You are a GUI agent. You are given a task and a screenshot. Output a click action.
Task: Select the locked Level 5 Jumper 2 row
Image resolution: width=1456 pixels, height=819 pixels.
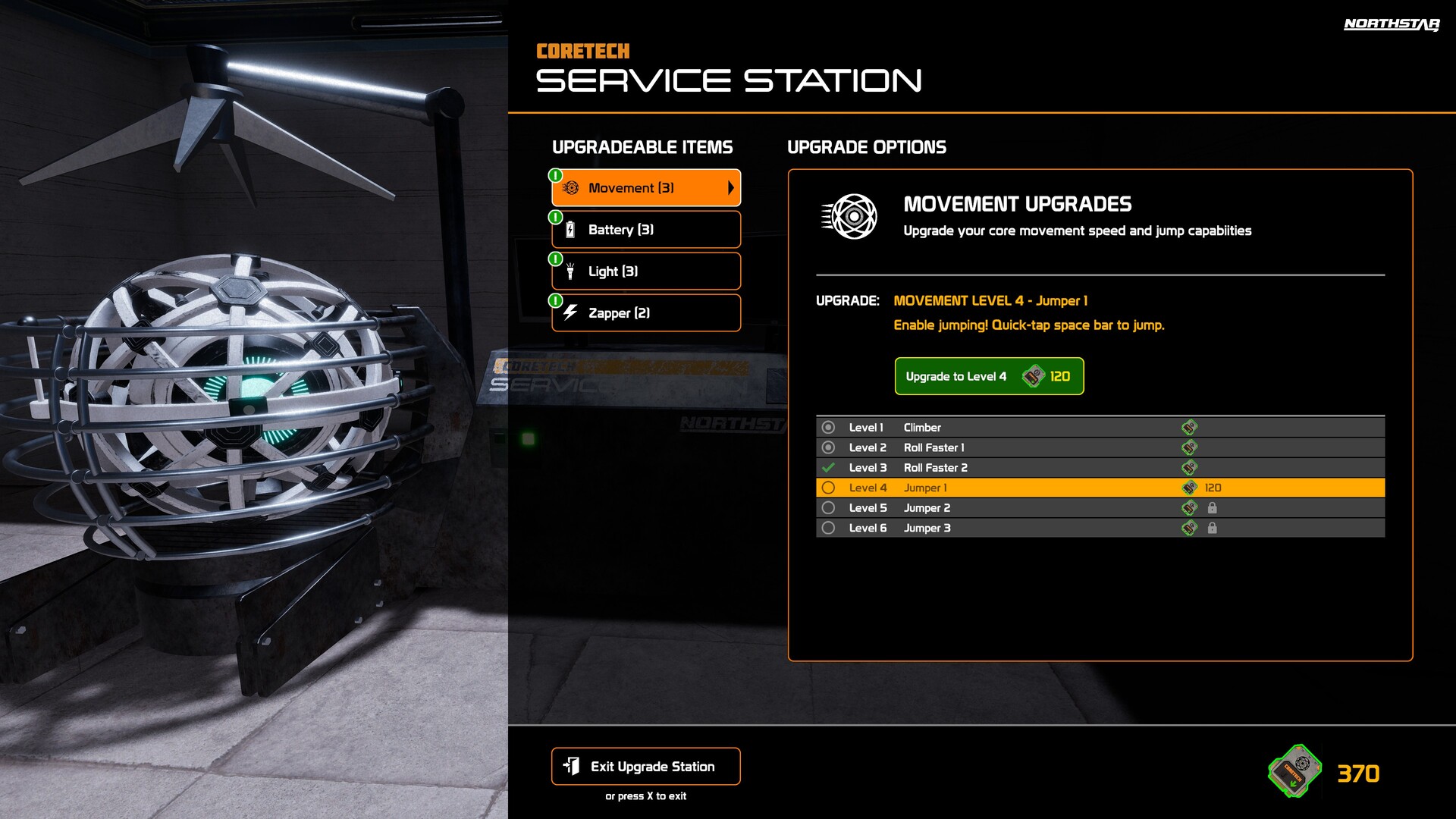pyautogui.click(x=1100, y=508)
